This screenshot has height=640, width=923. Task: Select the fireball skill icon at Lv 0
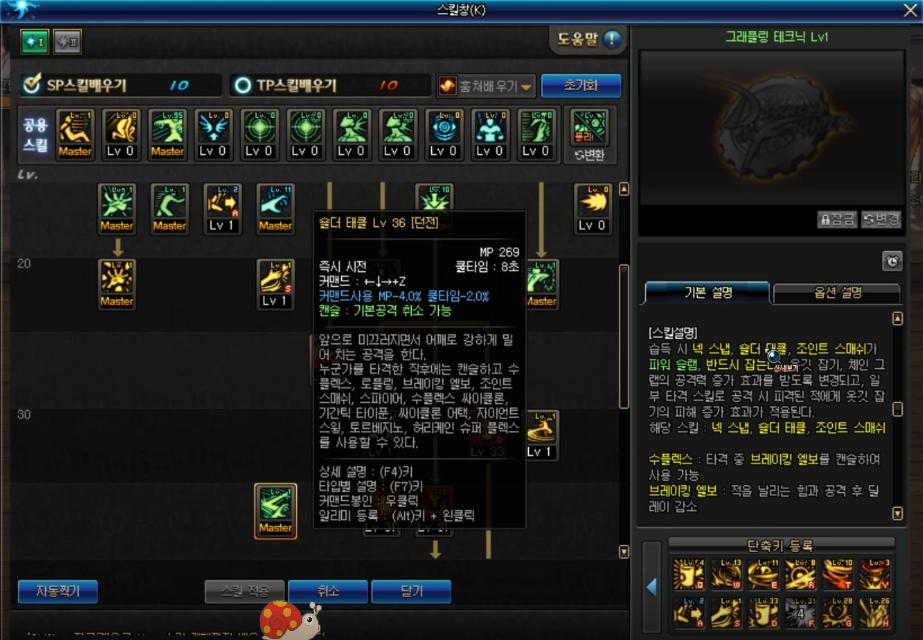pos(593,207)
